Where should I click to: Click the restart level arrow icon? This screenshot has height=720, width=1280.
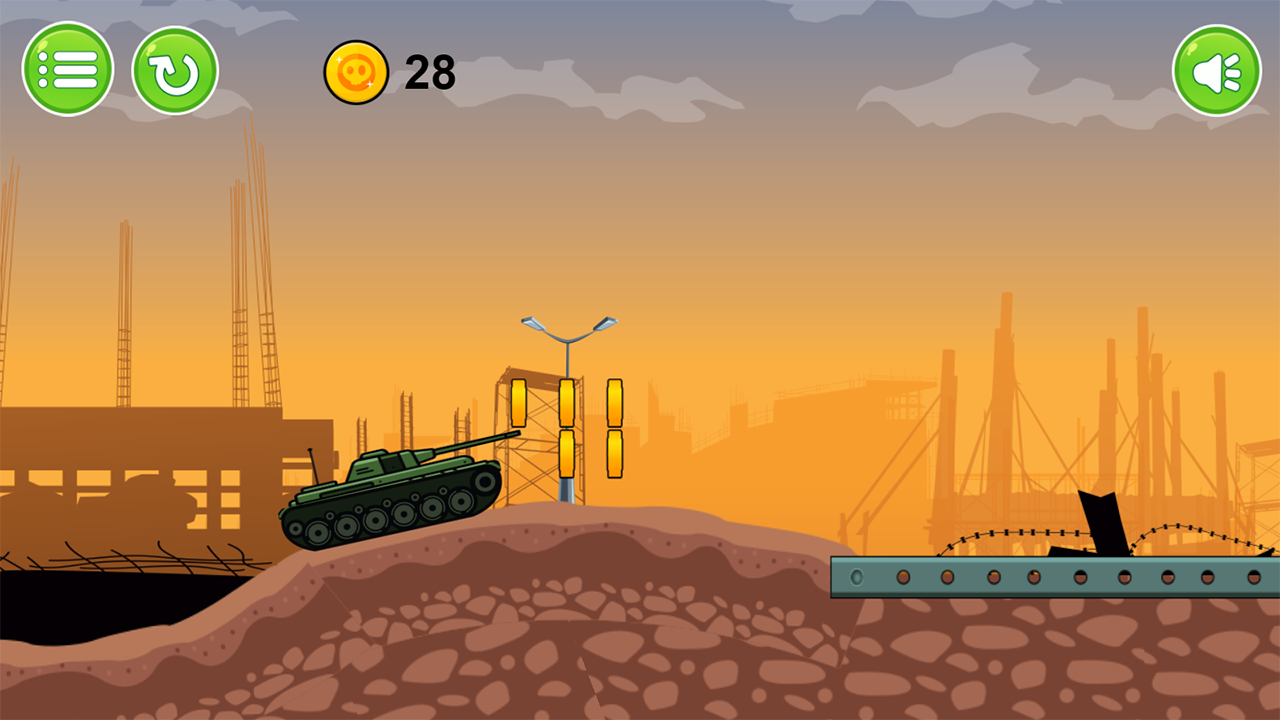(175, 68)
